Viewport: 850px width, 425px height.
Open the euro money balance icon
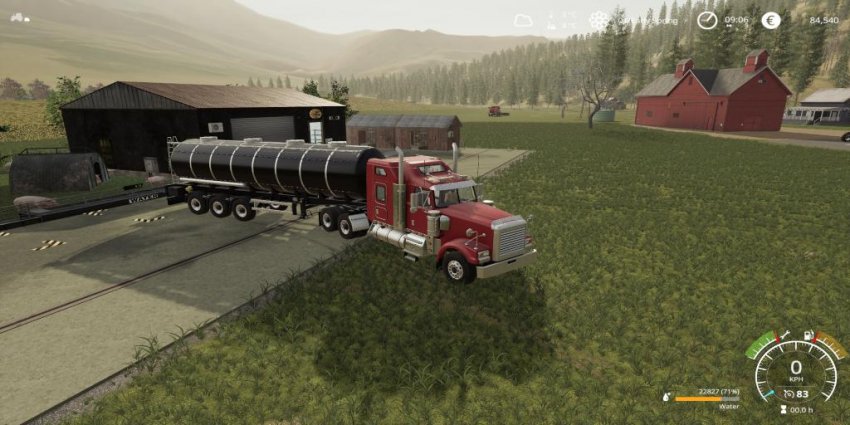pyautogui.click(x=771, y=20)
